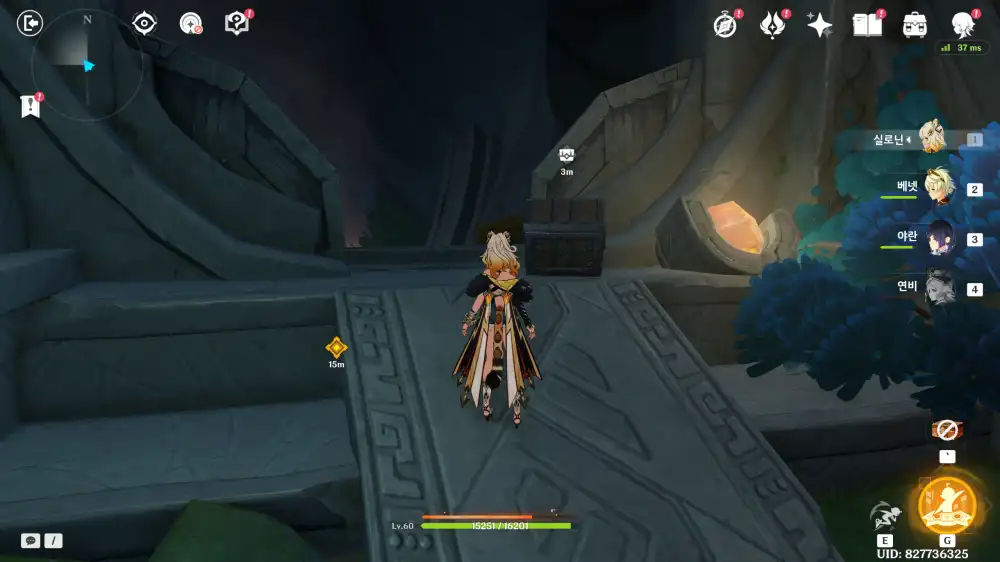This screenshot has width=1000, height=562.
Task: Switch to party member 연비
Action: pyautogui.click(x=941, y=288)
